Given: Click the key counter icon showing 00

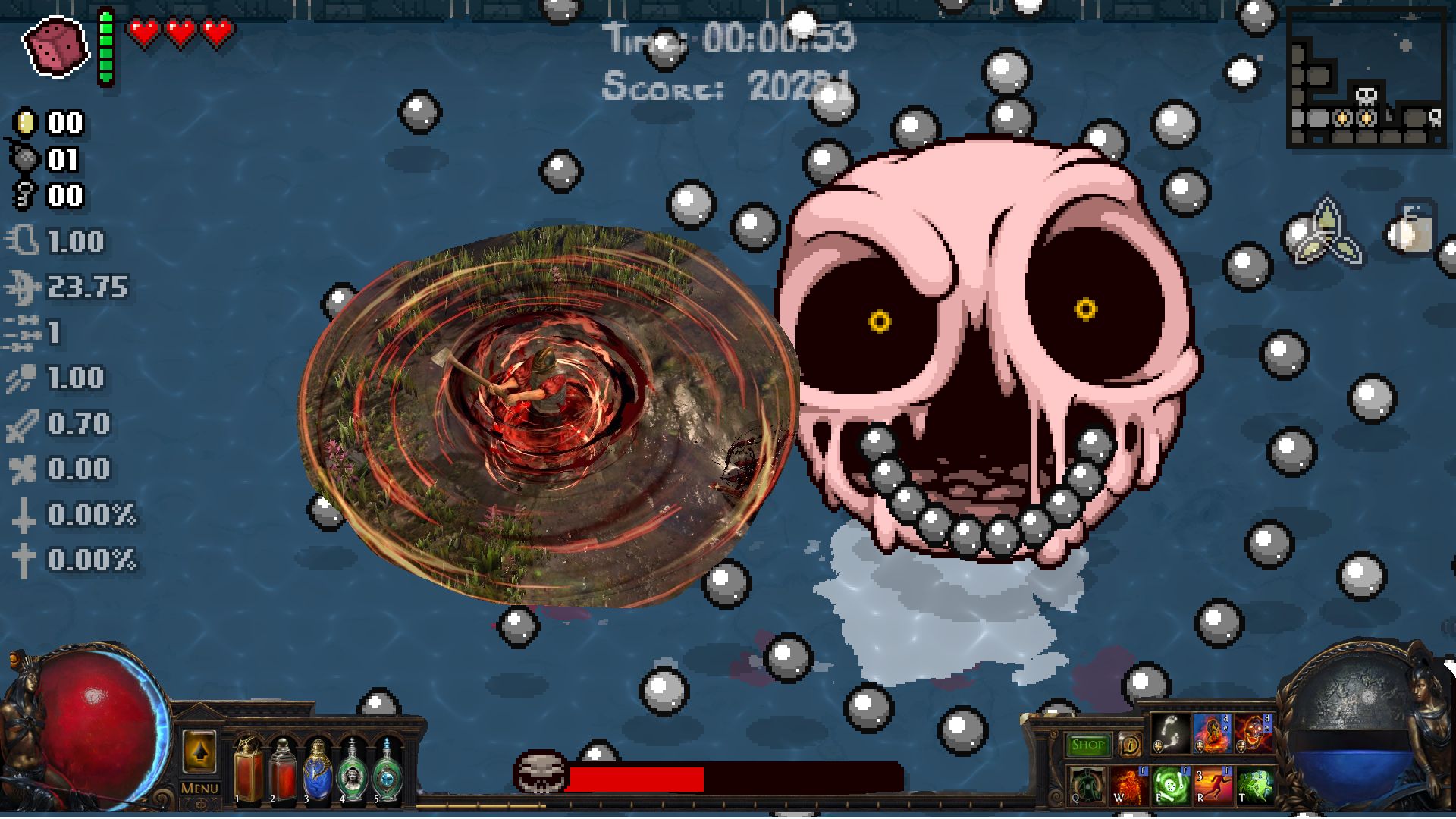Looking at the screenshot, I should click(24, 193).
